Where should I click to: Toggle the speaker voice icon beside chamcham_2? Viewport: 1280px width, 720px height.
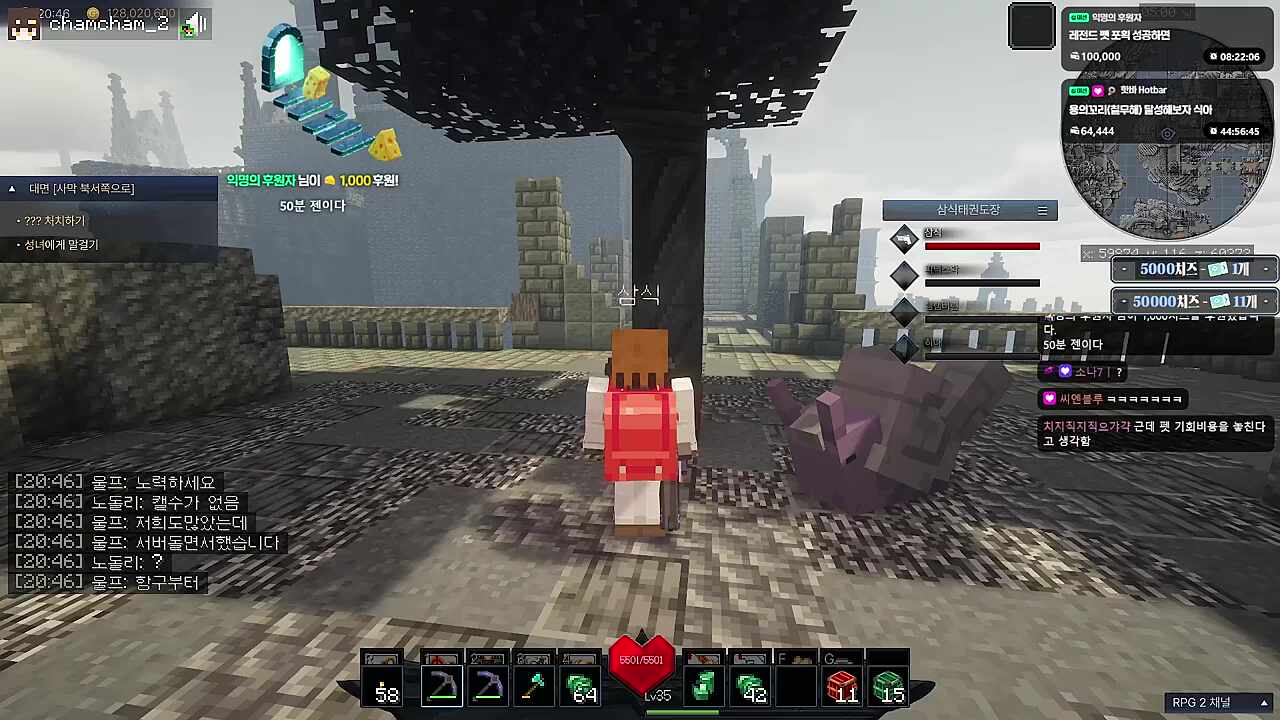(197, 25)
